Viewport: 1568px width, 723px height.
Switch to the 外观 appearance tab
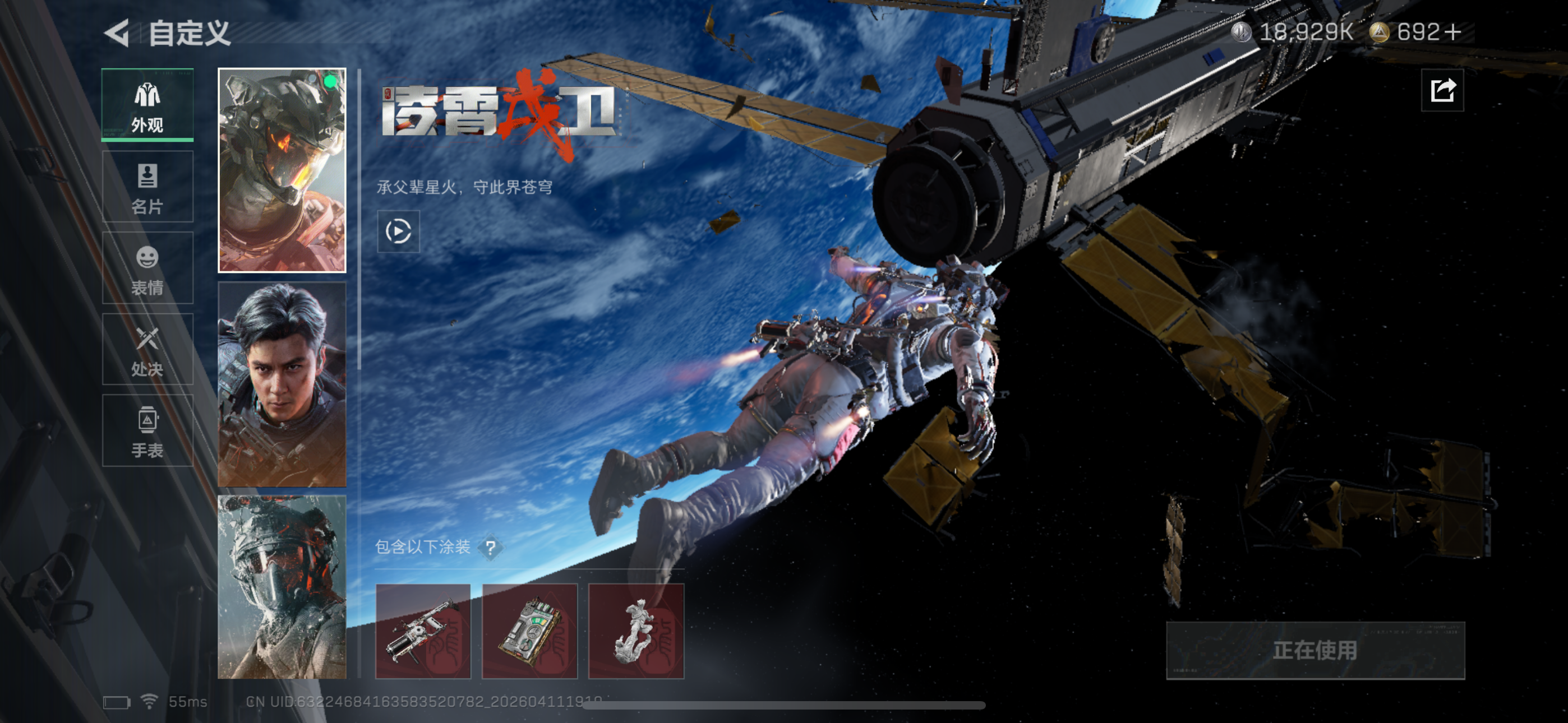pos(147,105)
